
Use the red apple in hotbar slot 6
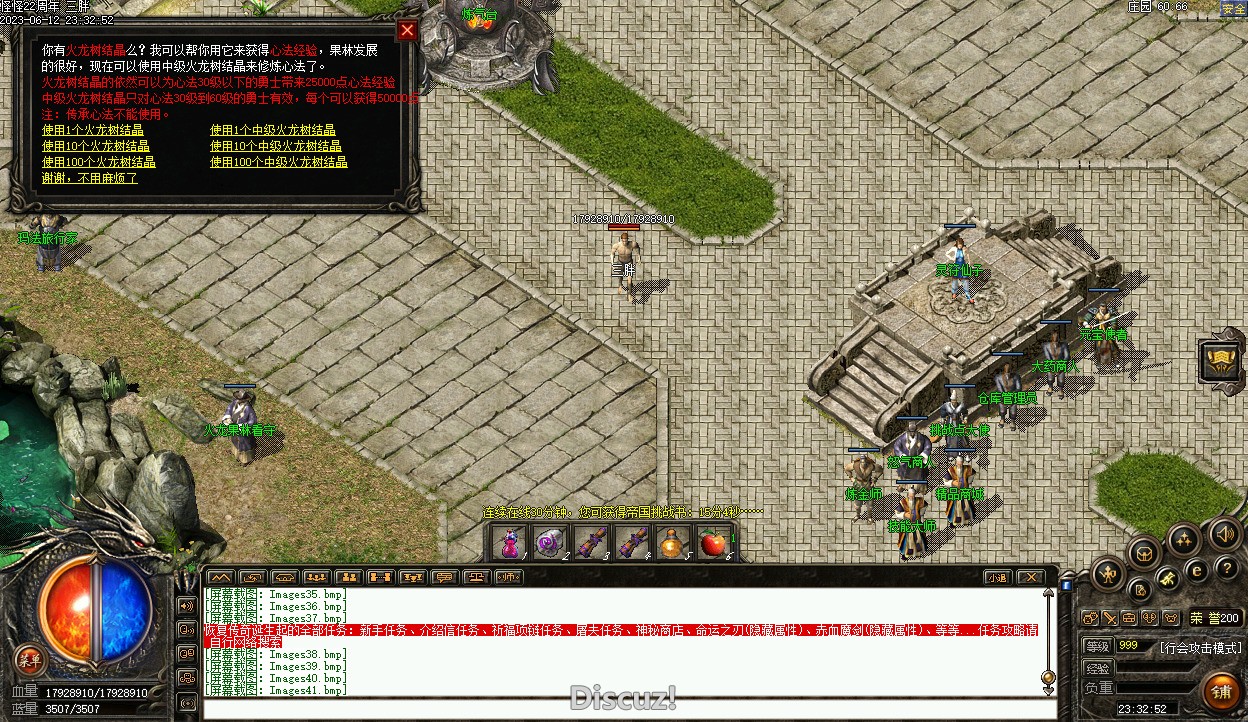pyautogui.click(x=712, y=543)
